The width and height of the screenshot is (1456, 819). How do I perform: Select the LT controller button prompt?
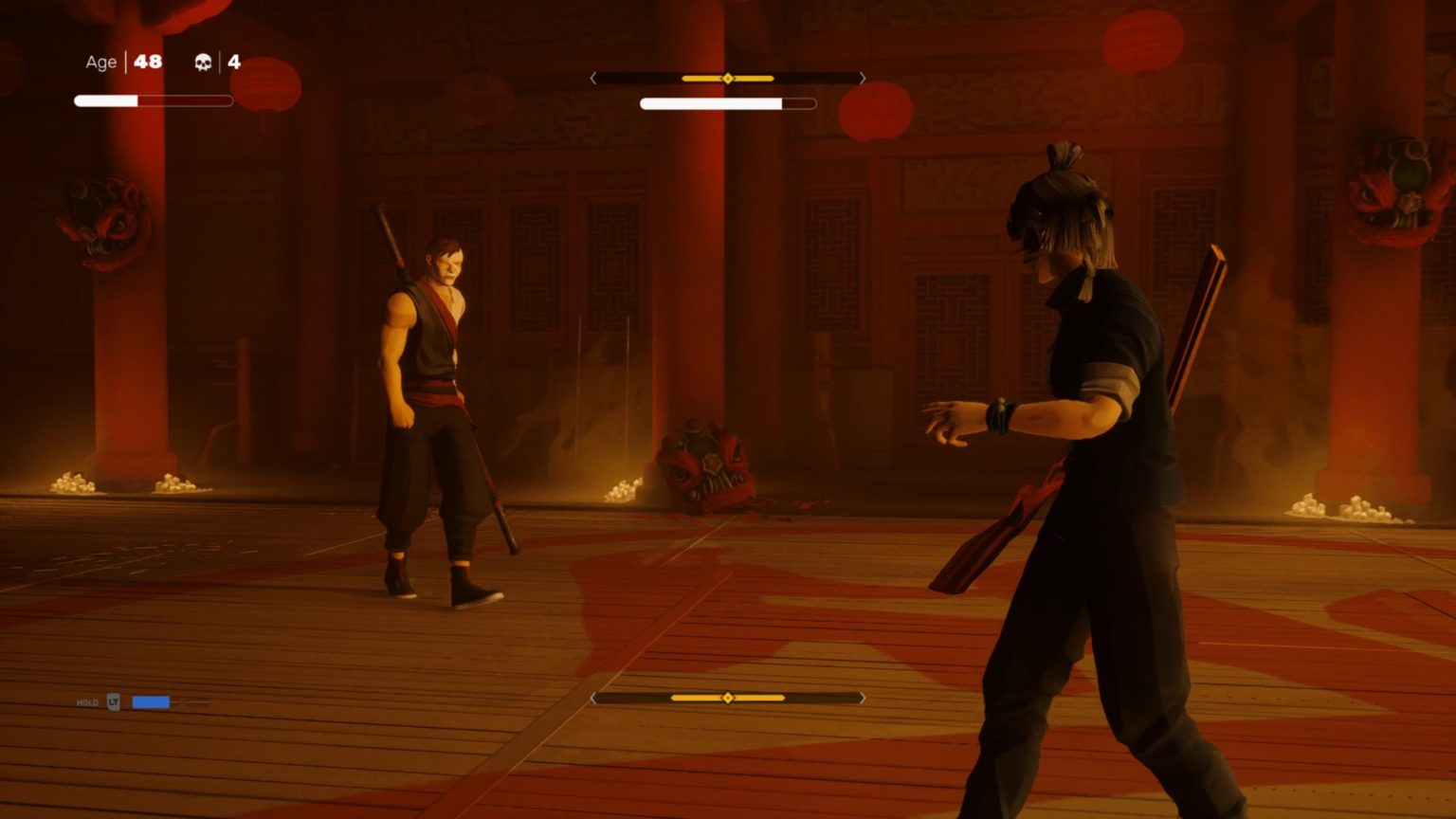[x=116, y=701]
